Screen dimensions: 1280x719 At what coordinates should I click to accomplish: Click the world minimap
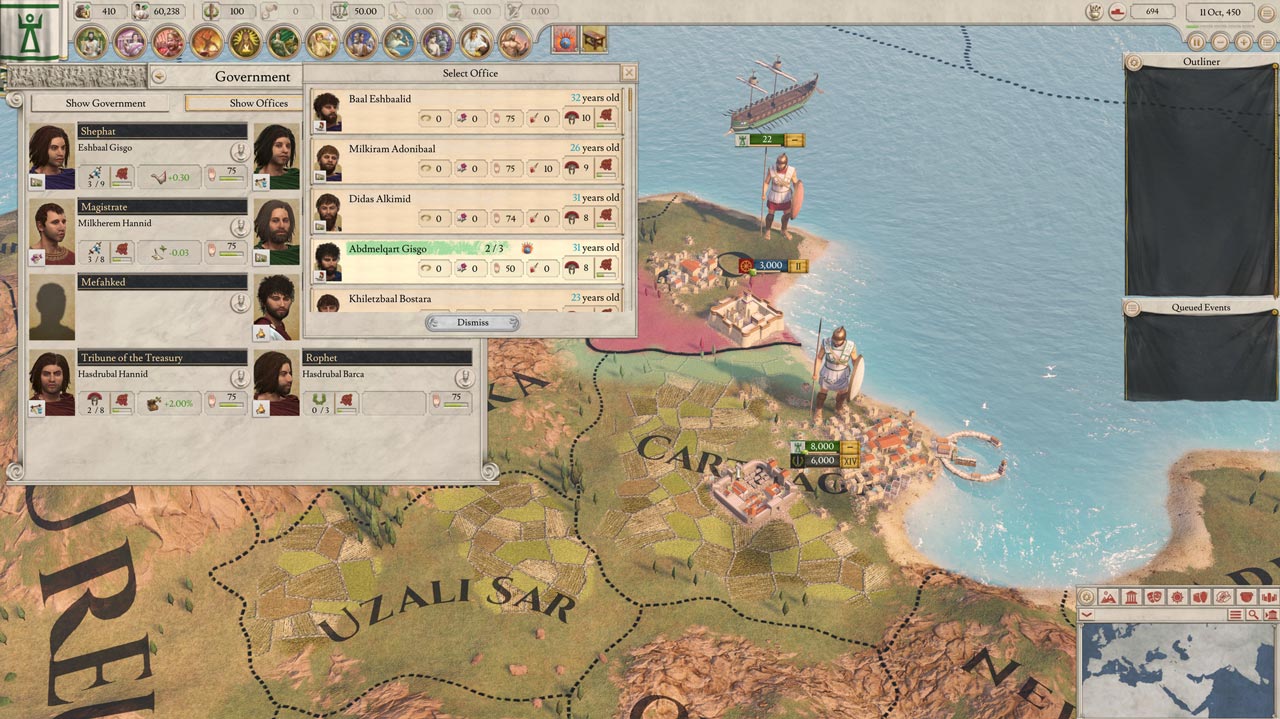pyautogui.click(x=1178, y=670)
